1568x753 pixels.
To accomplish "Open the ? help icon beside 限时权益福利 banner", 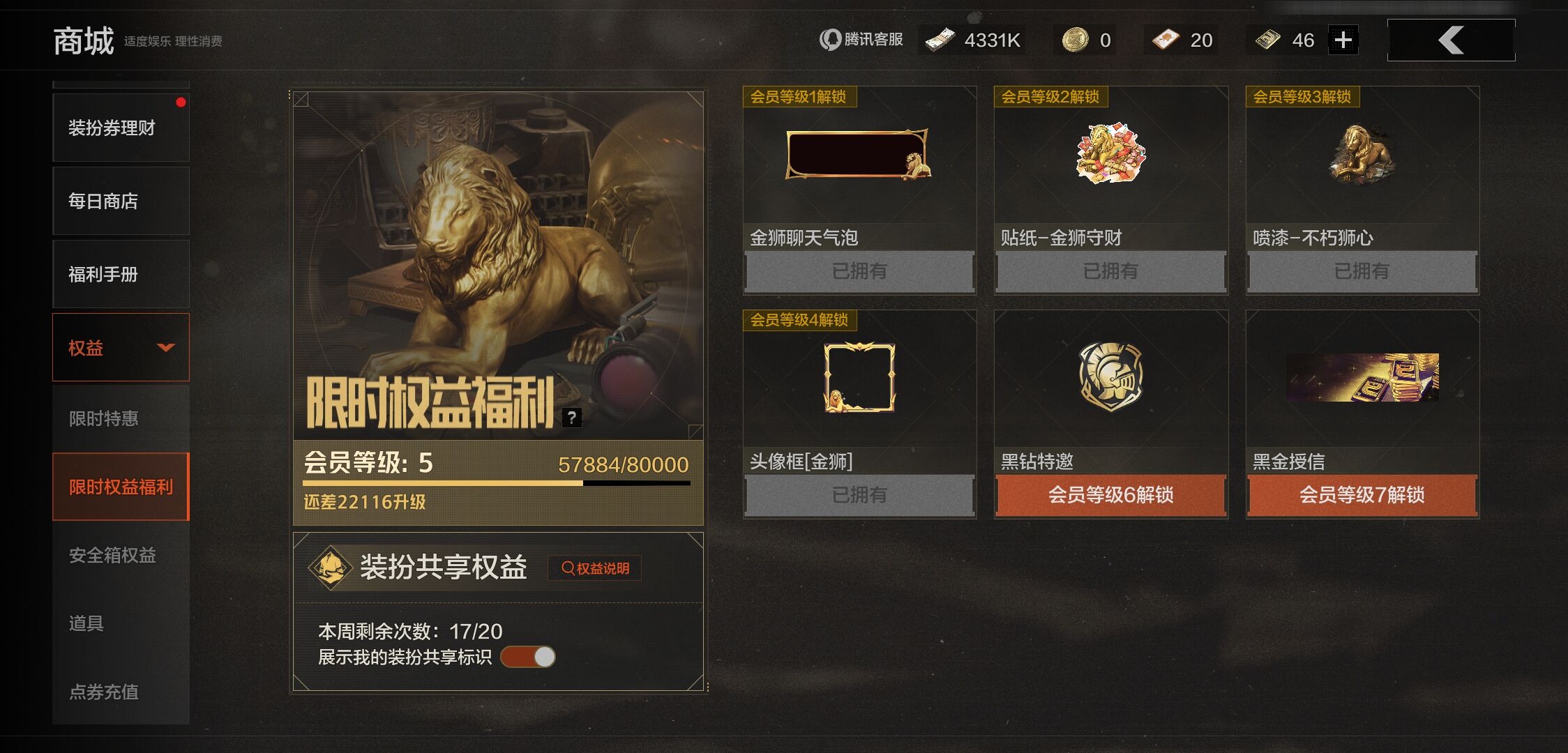I will 572,418.
